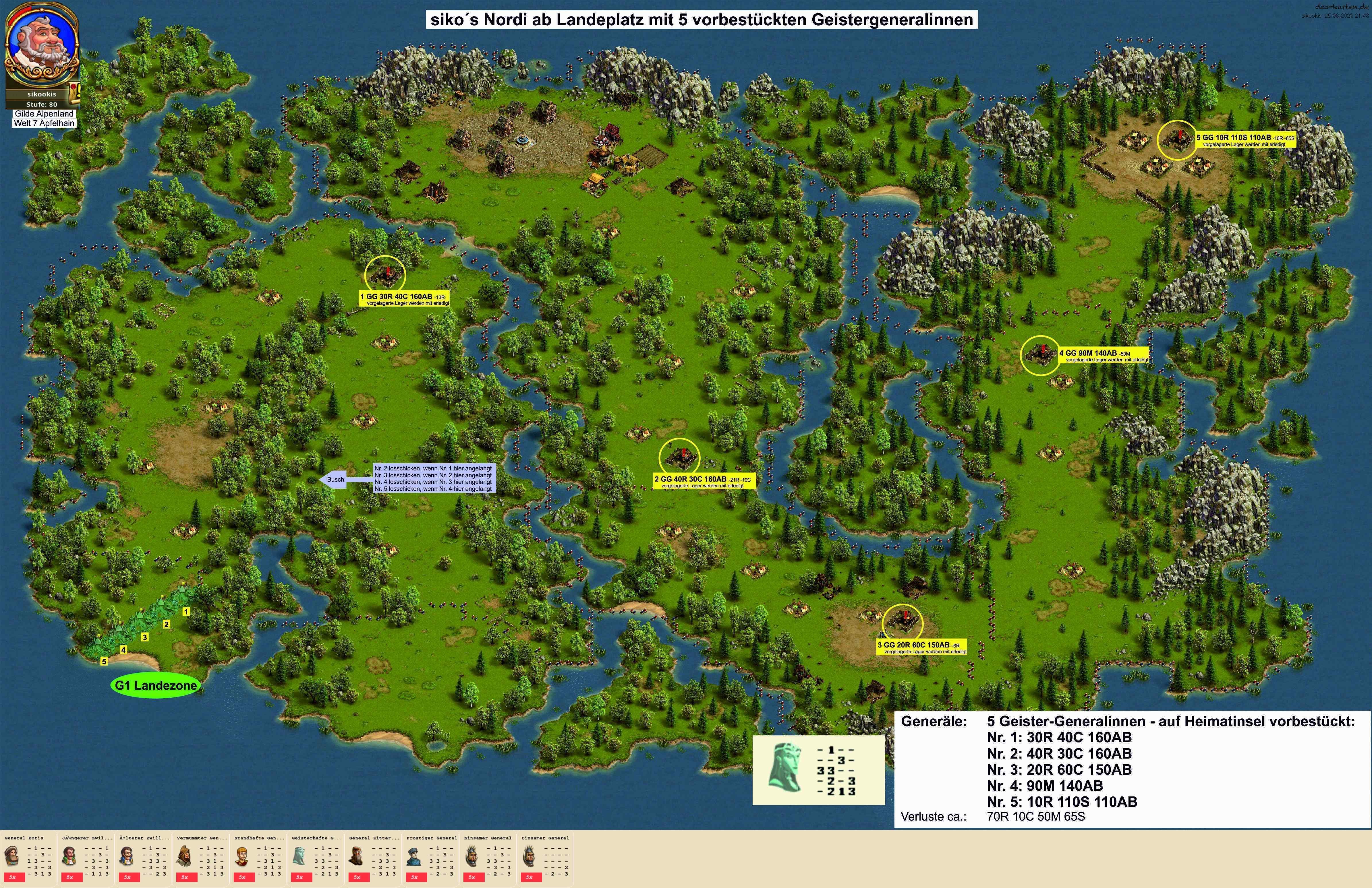Select the circled camp marked 2 GG
The width and height of the screenshot is (1372, 888).
coord(679,457)
